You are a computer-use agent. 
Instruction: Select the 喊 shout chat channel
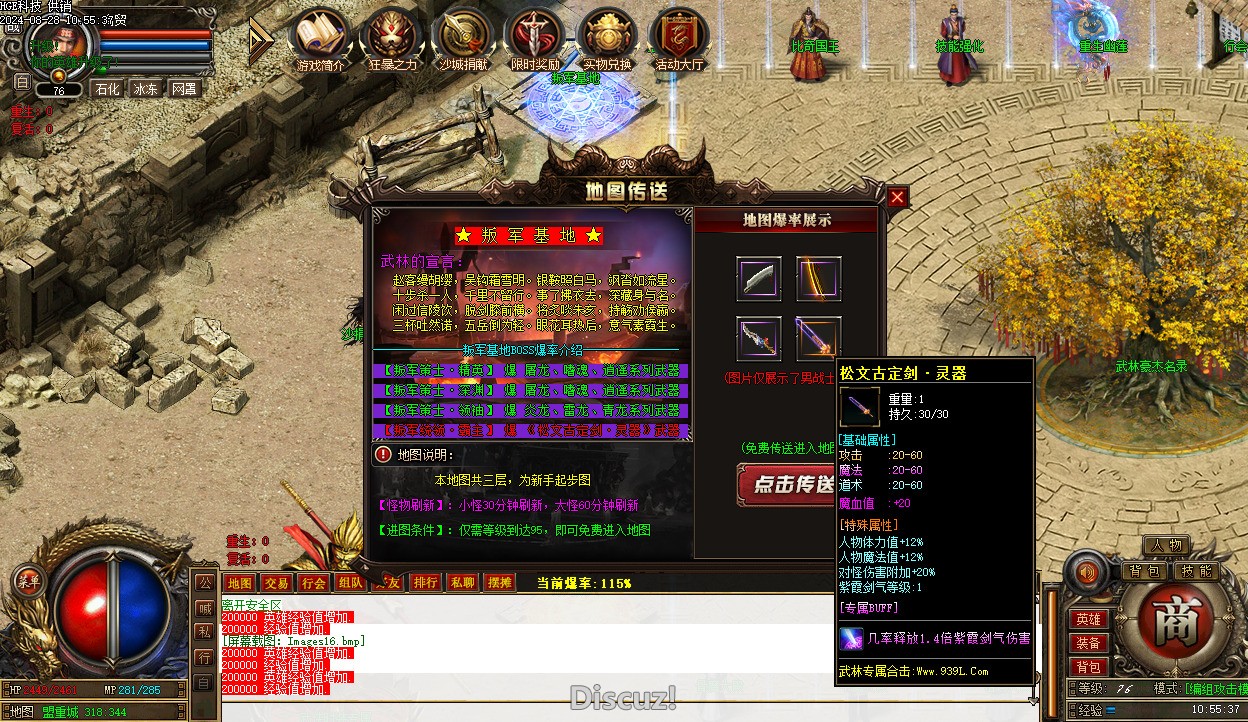(203, 606)
